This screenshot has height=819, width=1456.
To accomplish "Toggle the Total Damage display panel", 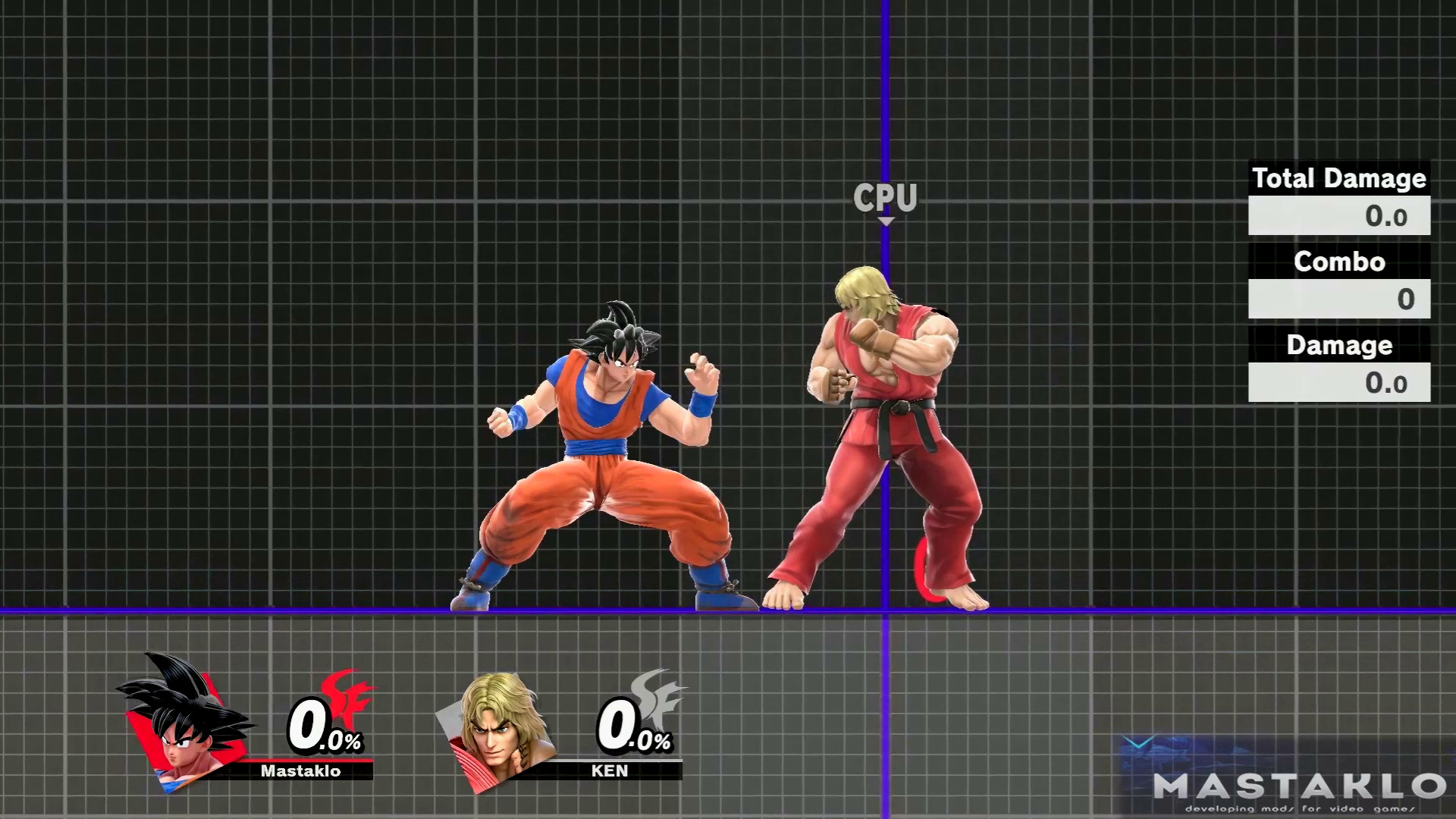I will (x=1339, y=179).
